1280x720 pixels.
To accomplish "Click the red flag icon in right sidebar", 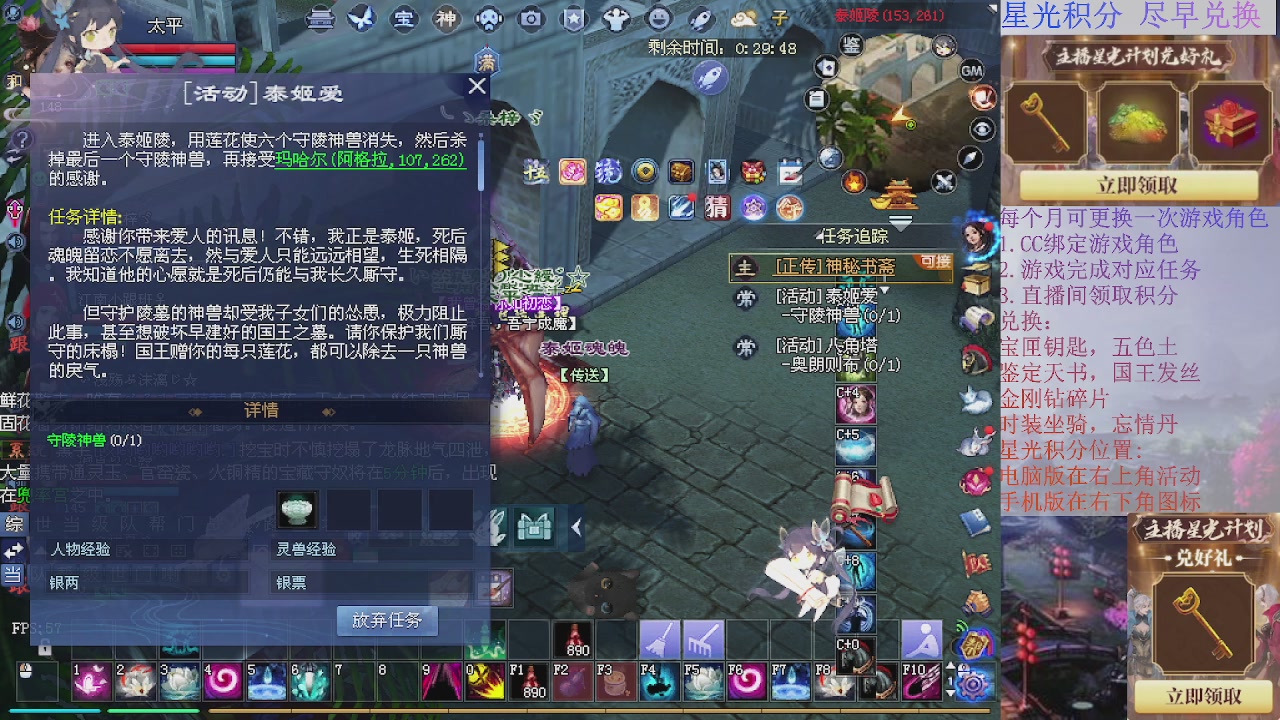I will click(x=976, y=563).
